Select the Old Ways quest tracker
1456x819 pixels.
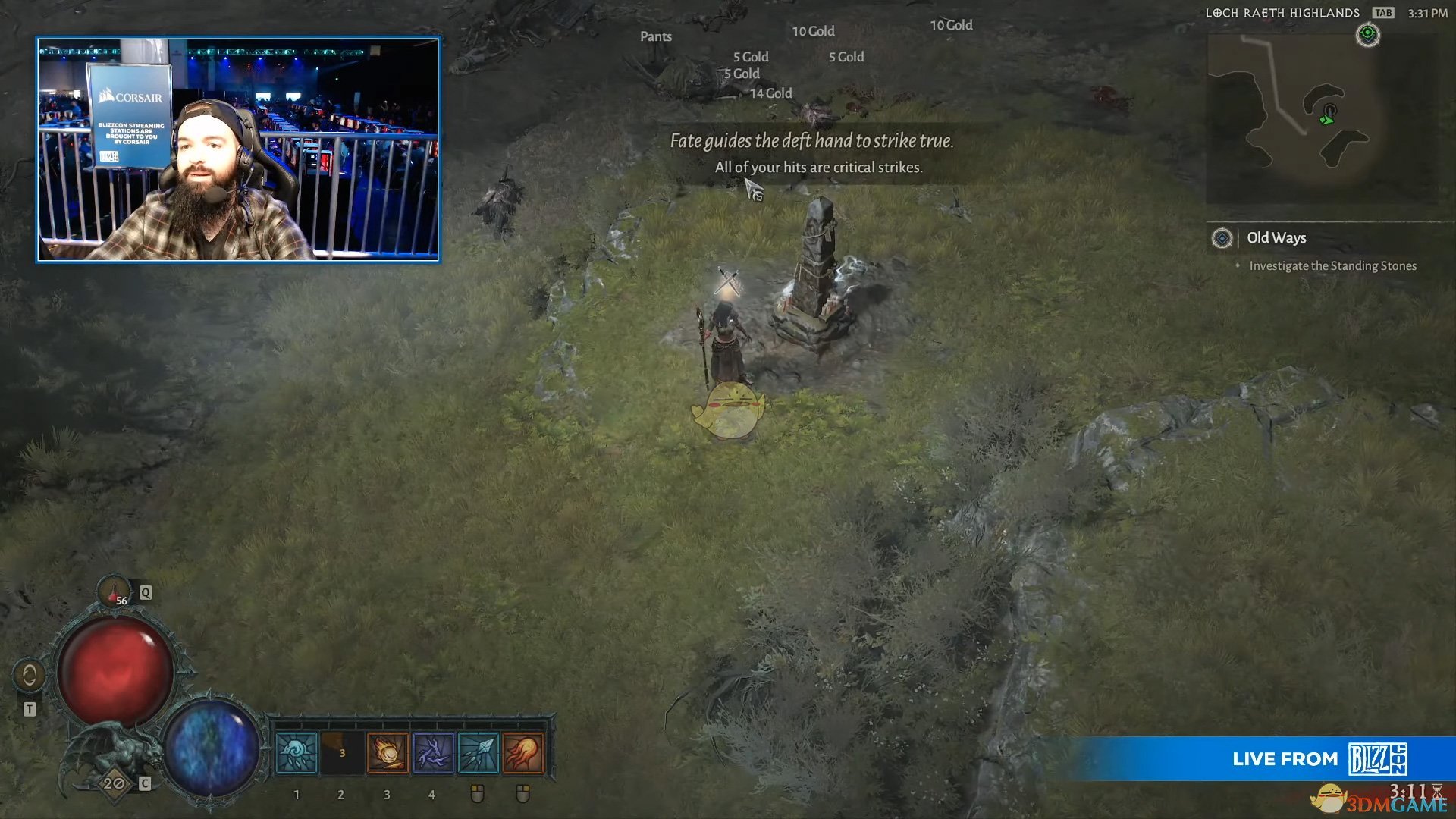1276,238
